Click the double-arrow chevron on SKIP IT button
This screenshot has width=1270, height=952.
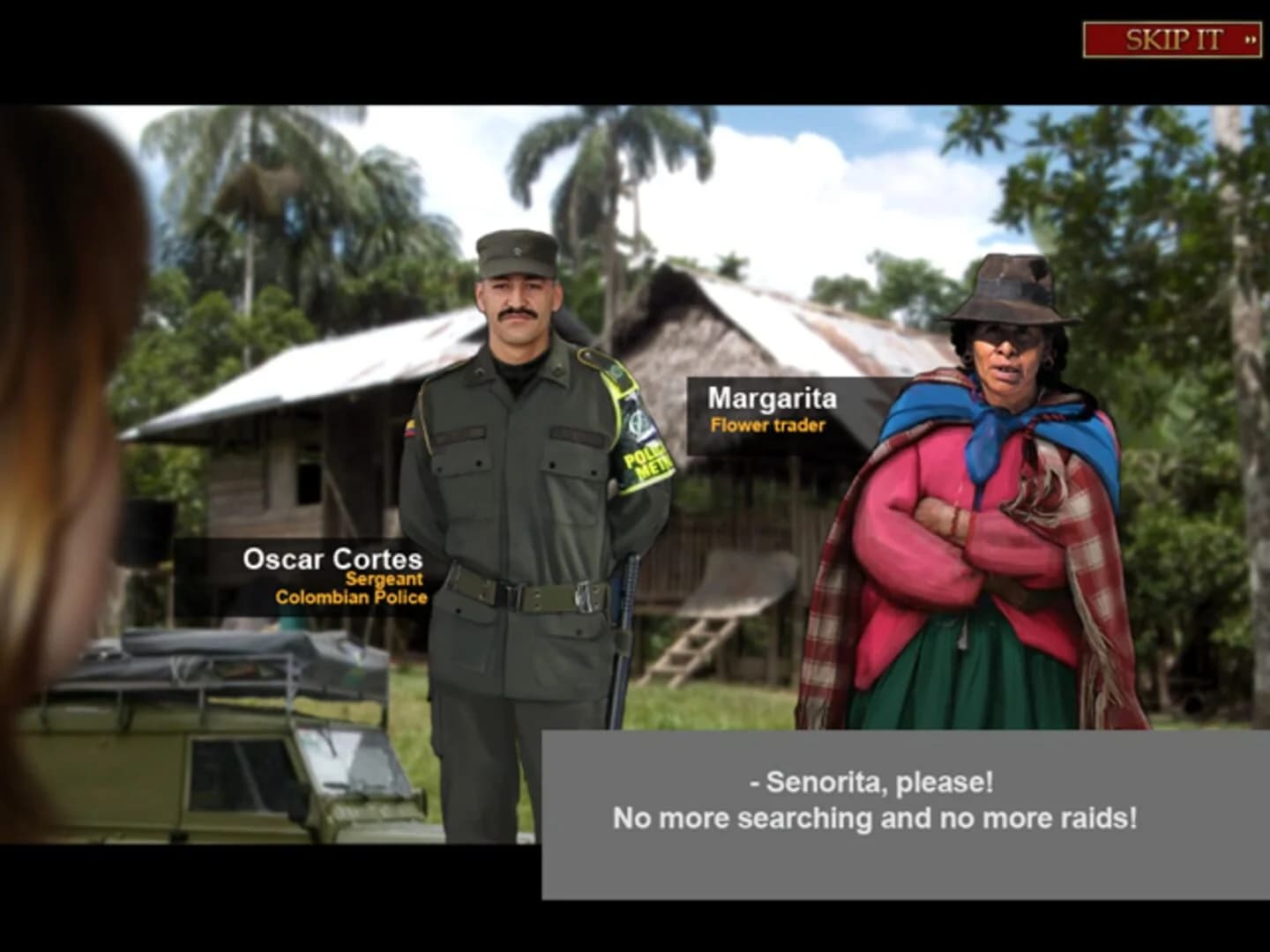tap(1251, 39)
